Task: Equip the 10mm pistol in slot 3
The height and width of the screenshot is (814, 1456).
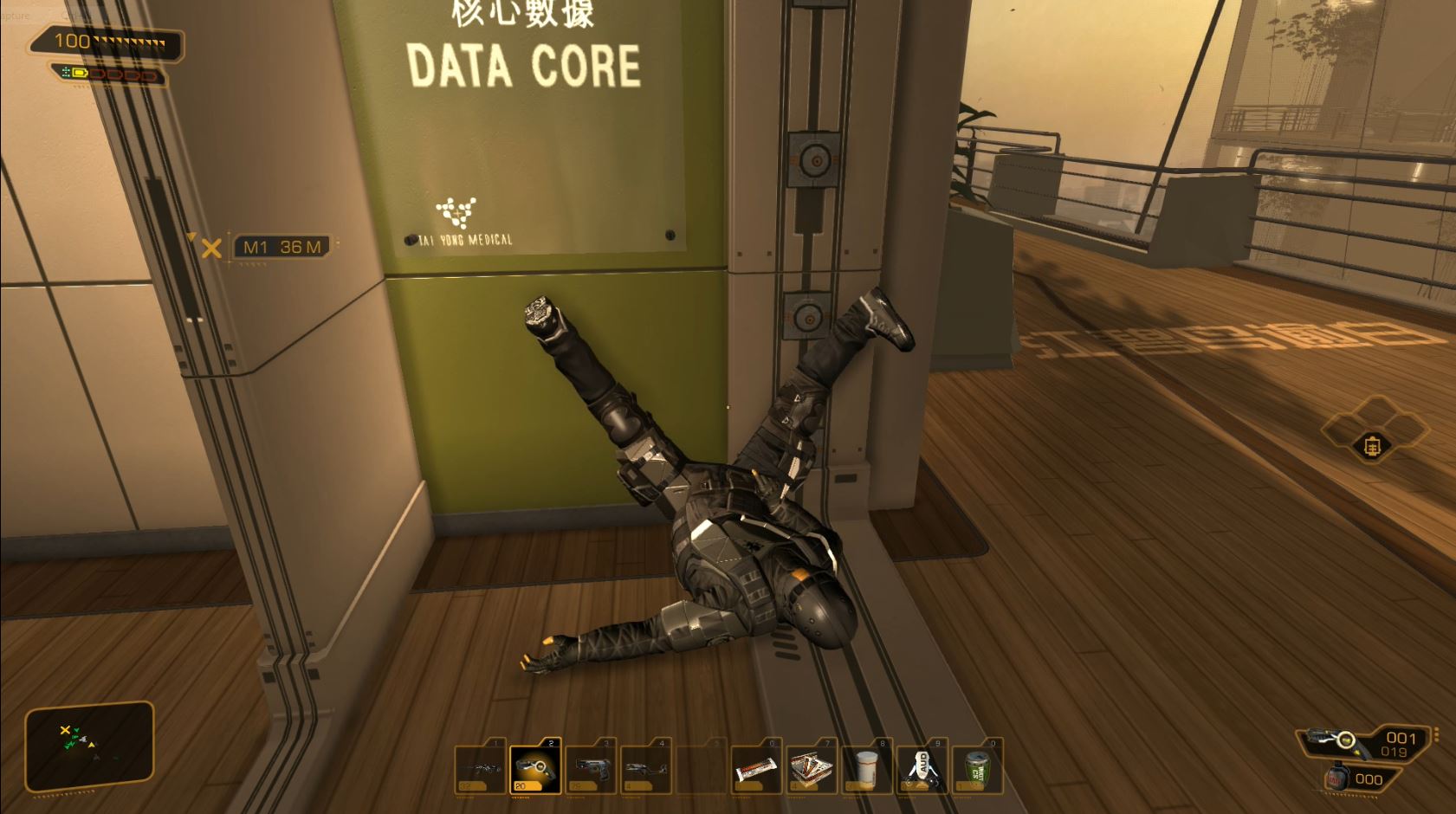Action: tap(591, 769)
